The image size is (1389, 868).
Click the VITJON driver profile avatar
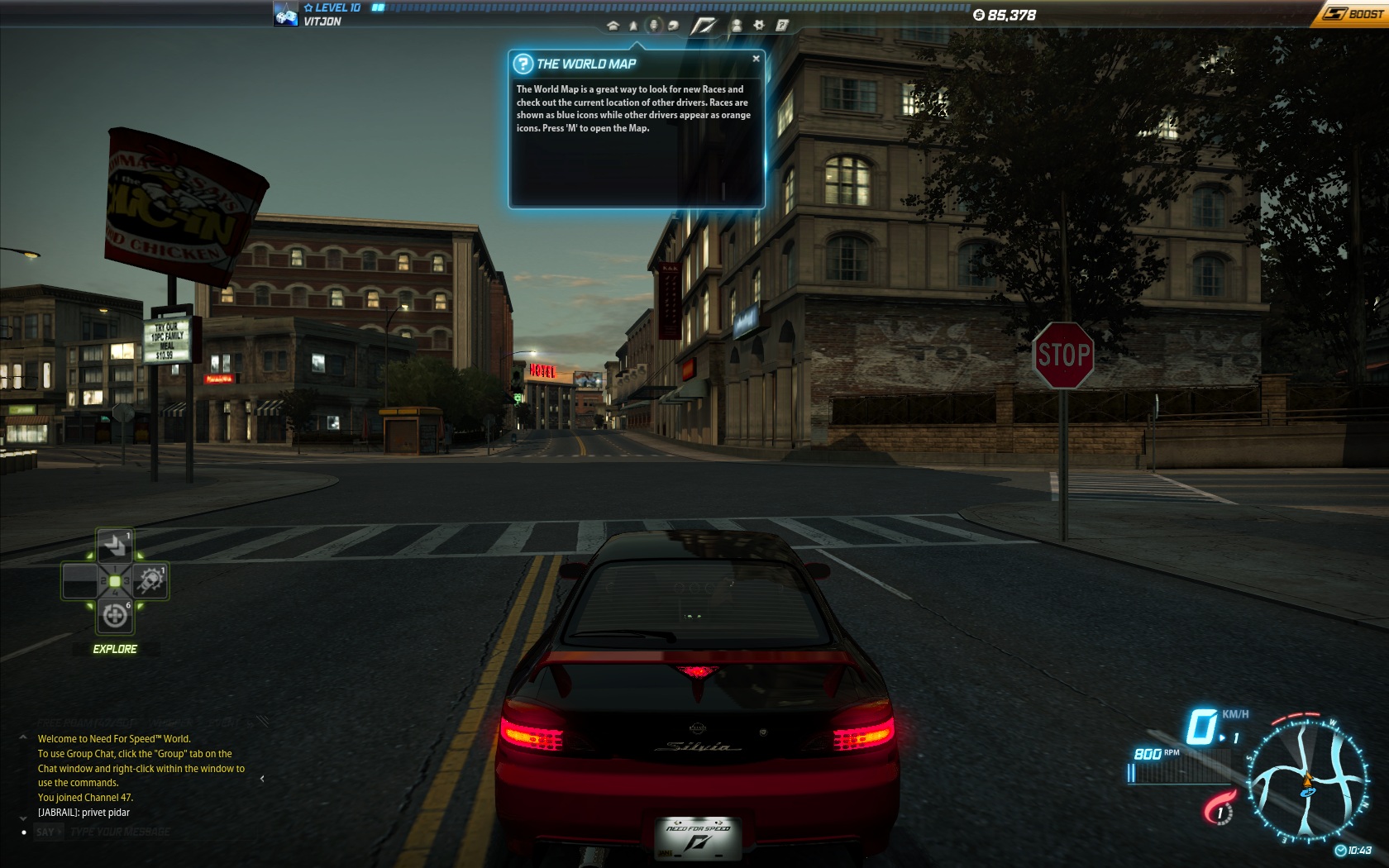286,14
